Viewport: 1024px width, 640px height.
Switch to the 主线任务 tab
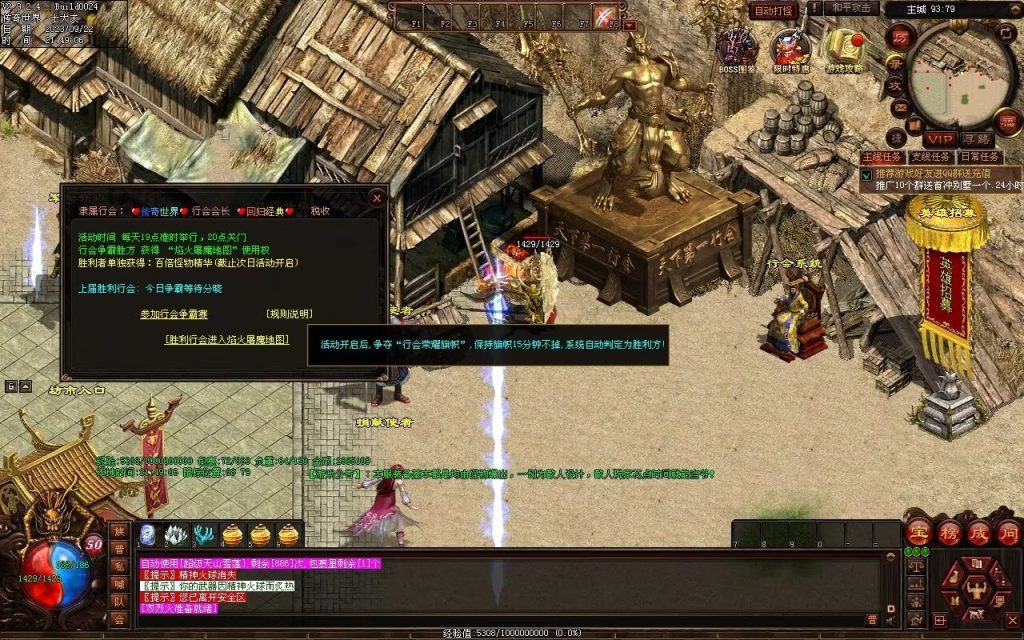882,157
